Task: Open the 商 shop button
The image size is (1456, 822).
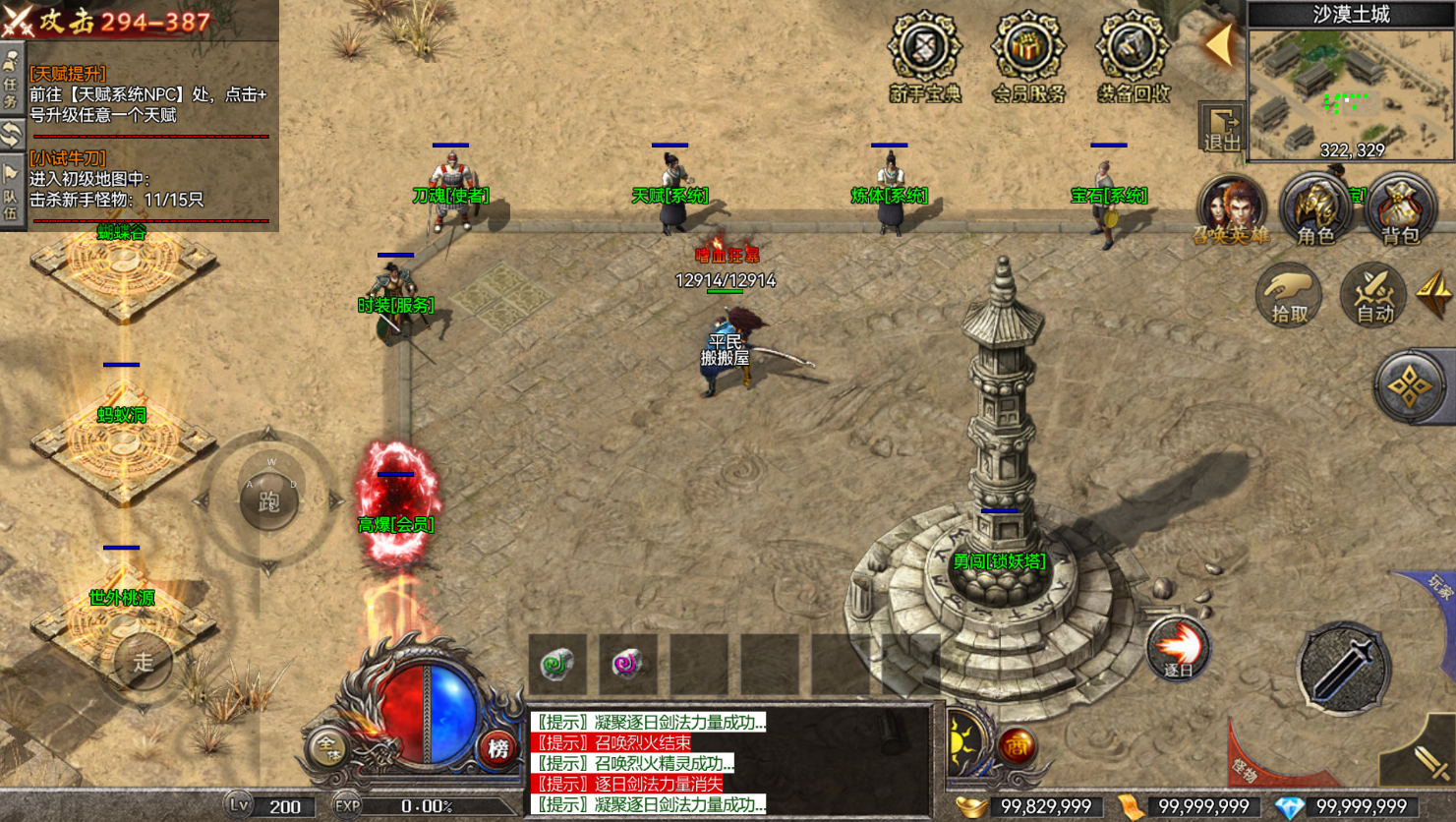Action: coord(1017,746)
